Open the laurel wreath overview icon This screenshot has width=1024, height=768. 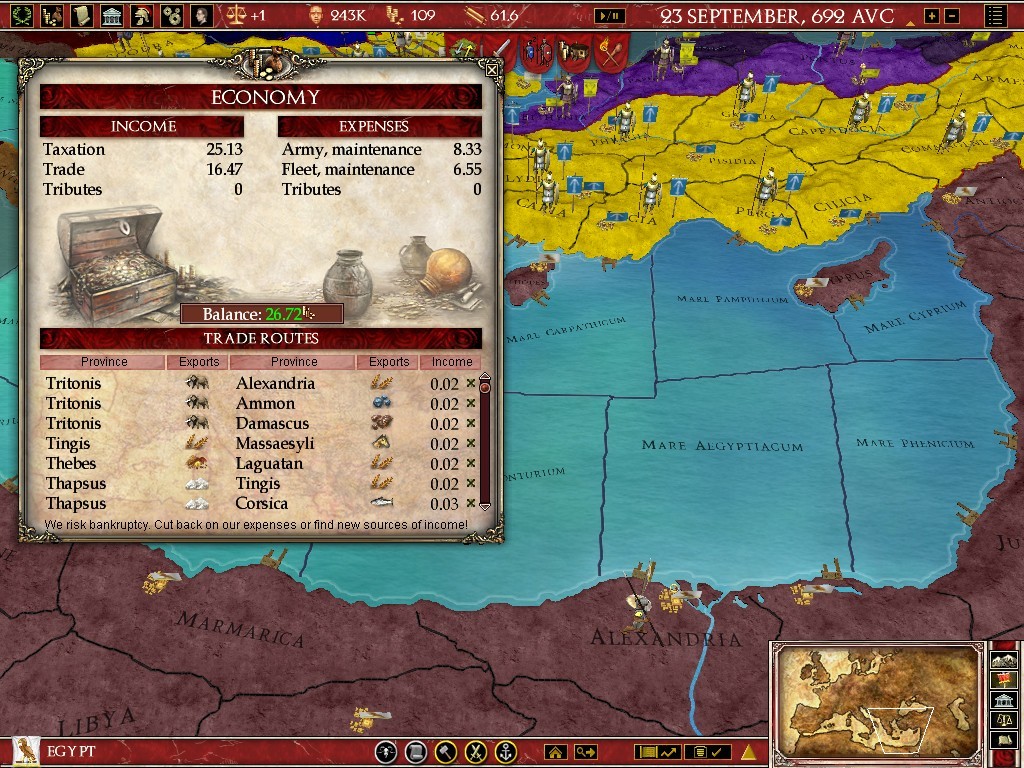tap(22, 15)
